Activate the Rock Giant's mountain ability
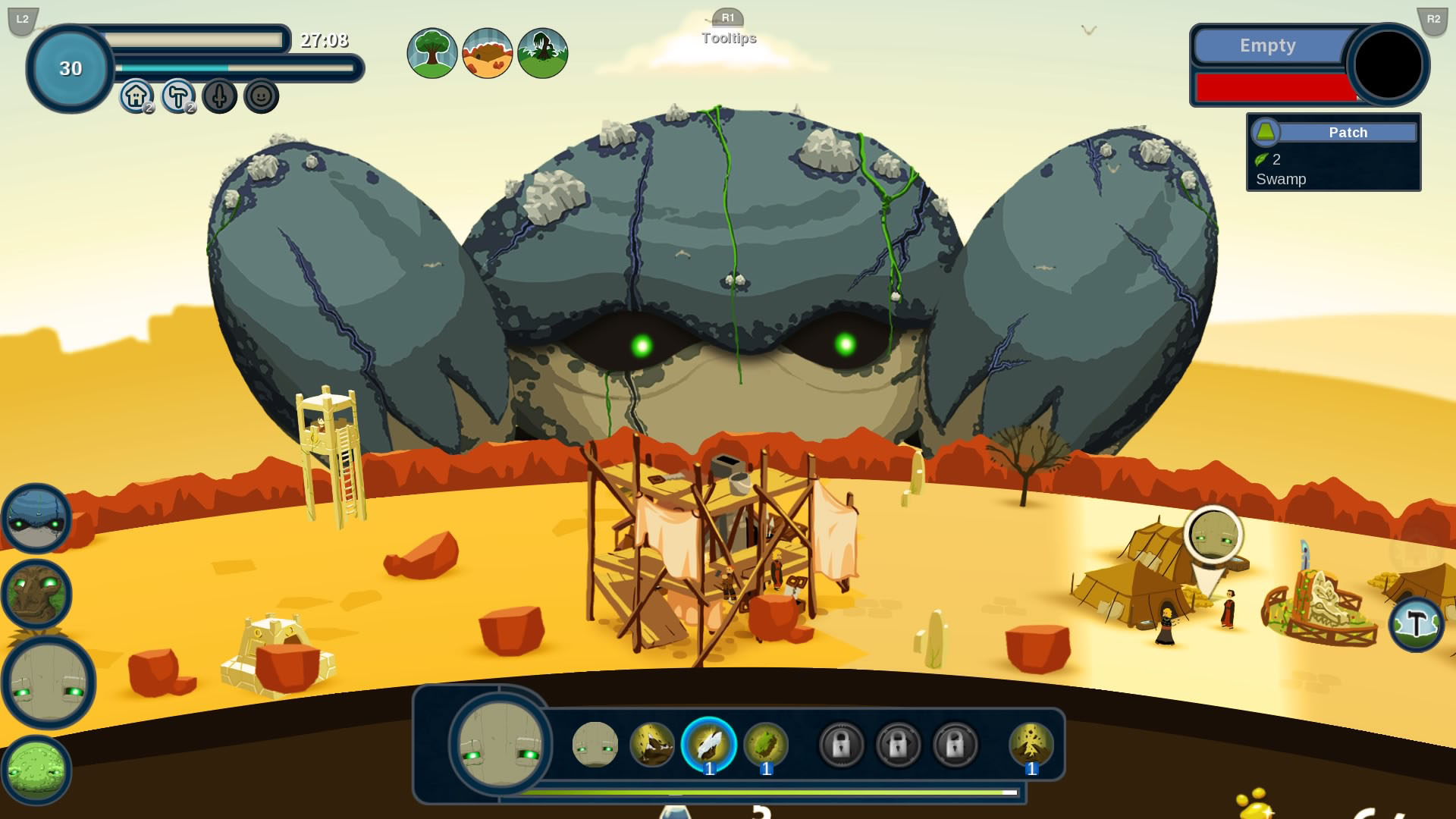The height and width of the screenshot is (819, 1456). pyautogui.click(x=652, y=745)
